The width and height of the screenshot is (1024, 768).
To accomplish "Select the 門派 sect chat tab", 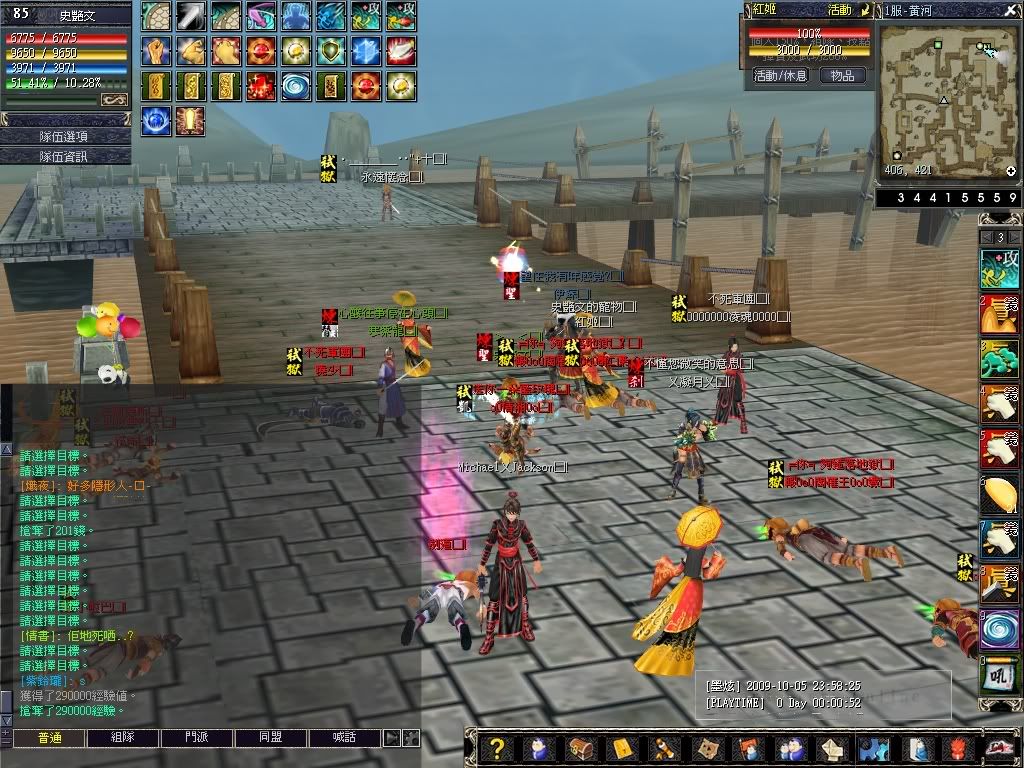I will click(x=197, y=738).
